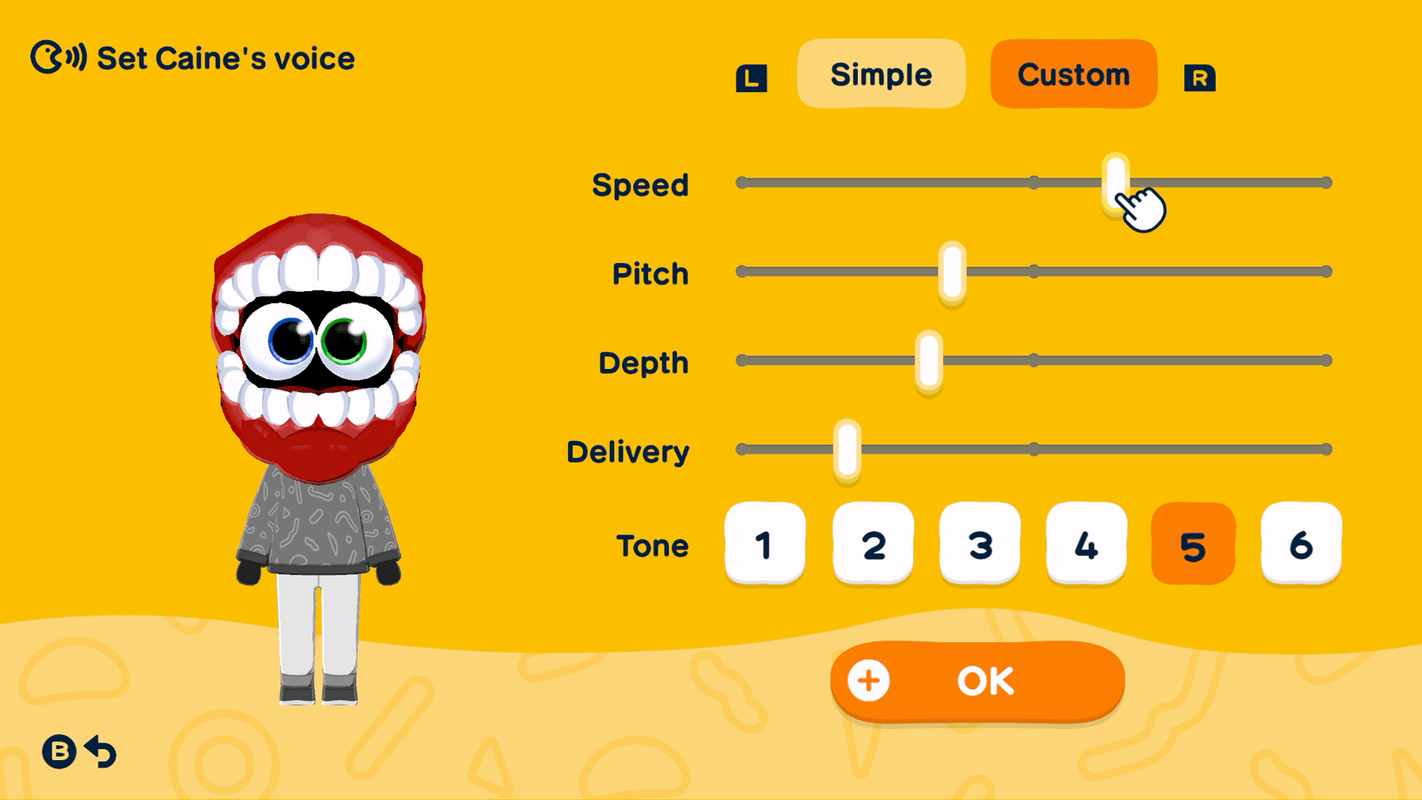Screen dimensions: 1422x800
Task: Select Tone option 1
Action: 765,545
